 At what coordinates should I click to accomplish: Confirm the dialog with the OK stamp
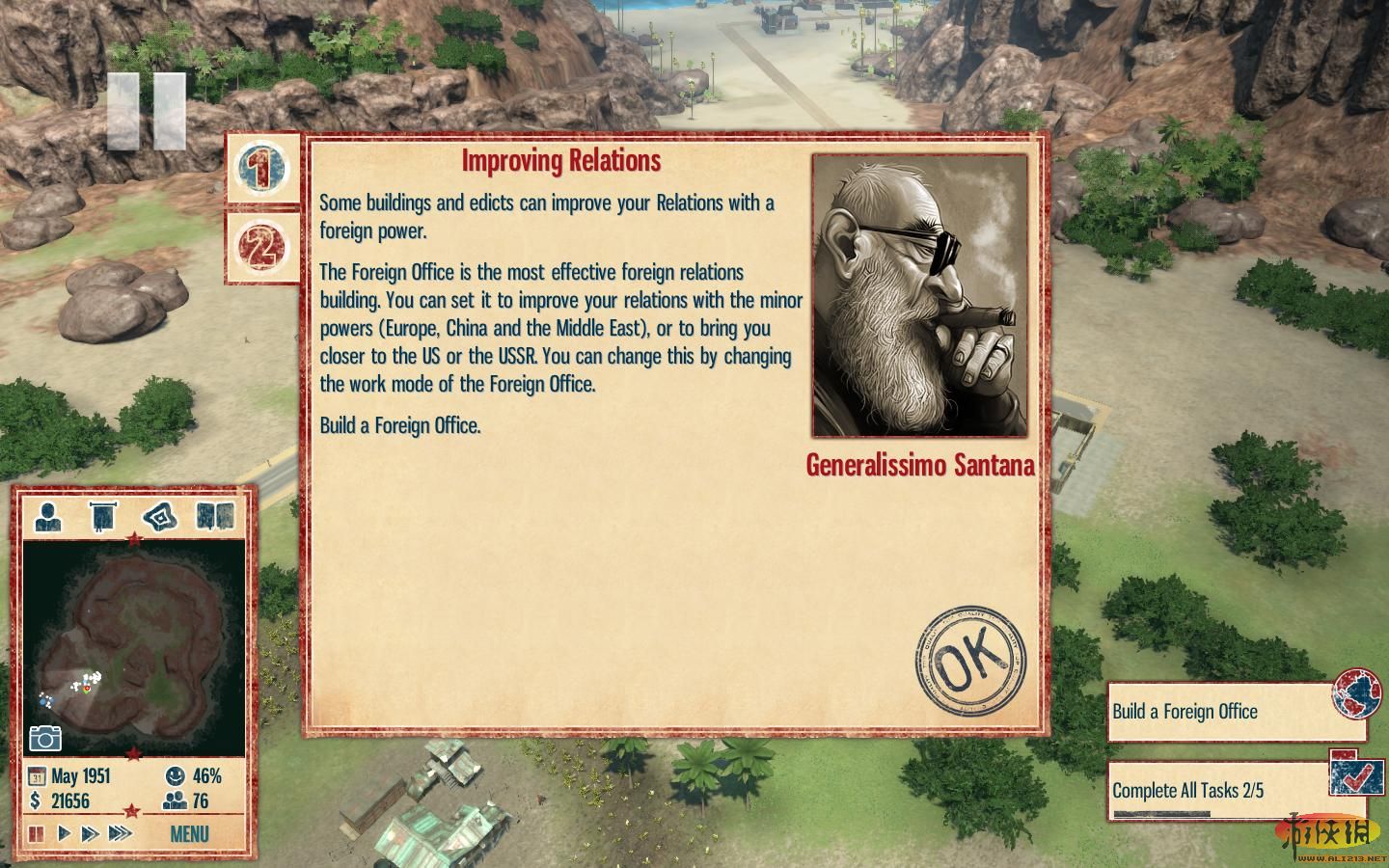point(970,661)
